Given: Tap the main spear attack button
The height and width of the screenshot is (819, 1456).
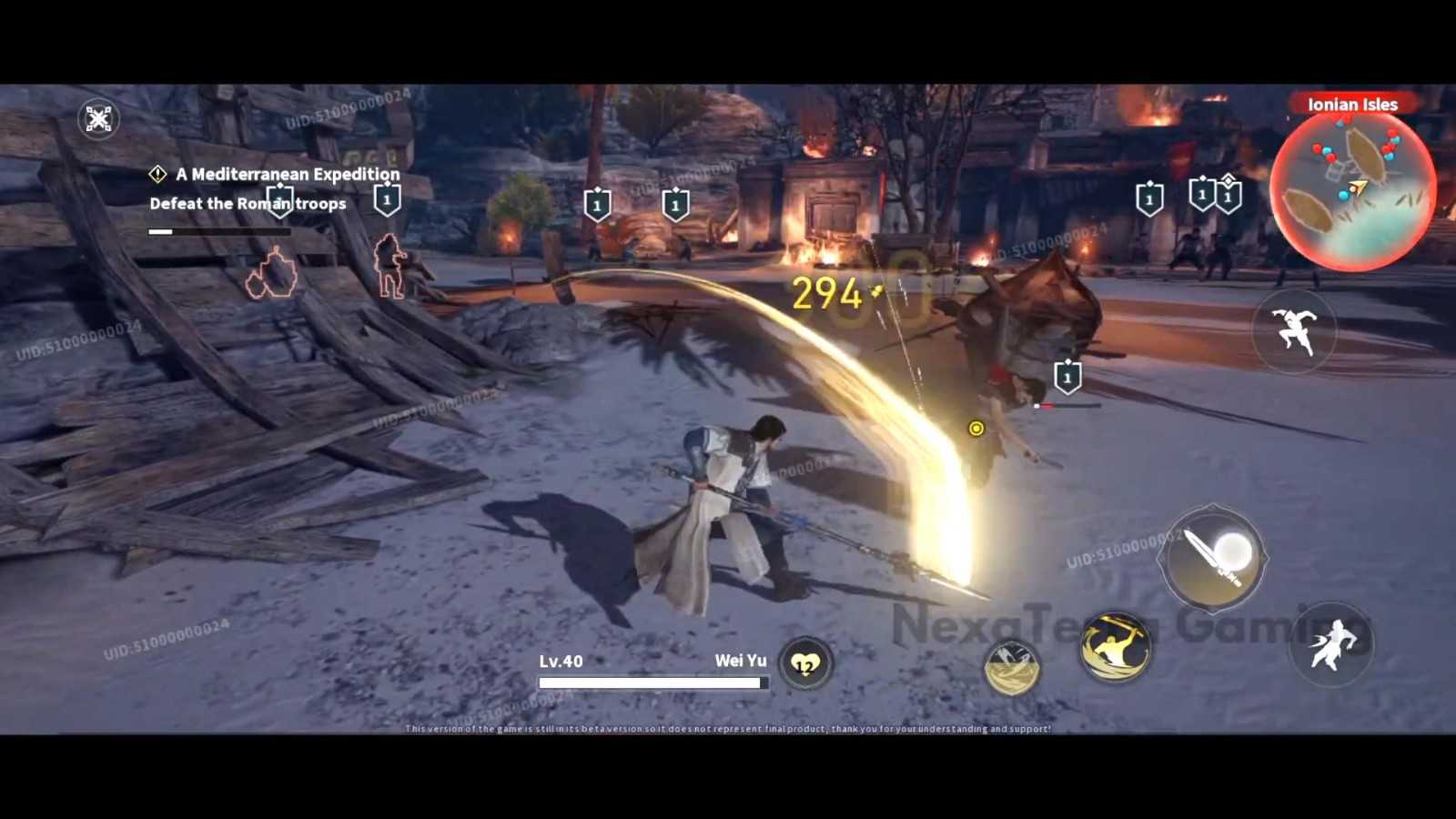Looking at the screenshot, I should point(1213,558).
